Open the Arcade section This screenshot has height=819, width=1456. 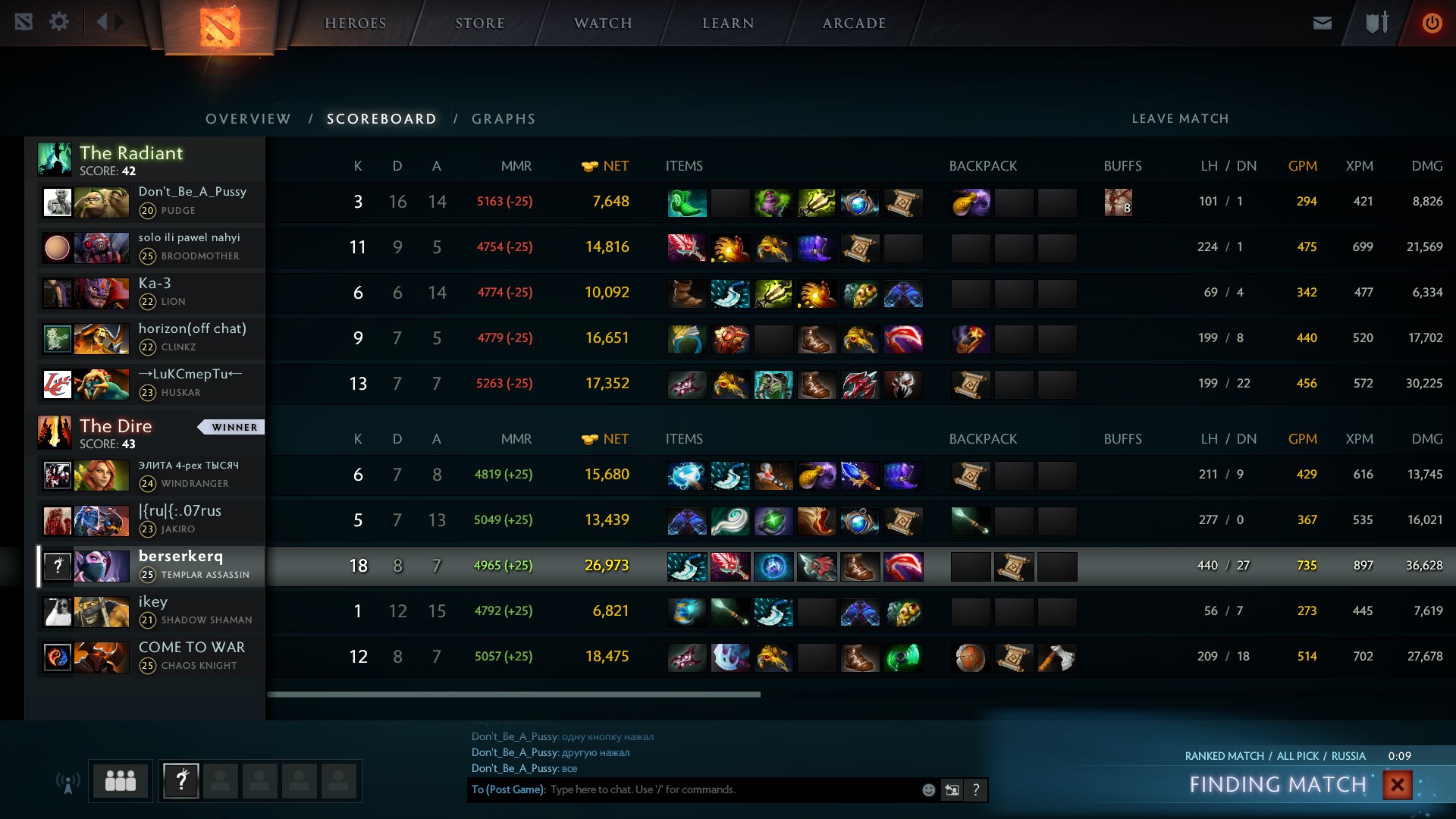point(854,24)
